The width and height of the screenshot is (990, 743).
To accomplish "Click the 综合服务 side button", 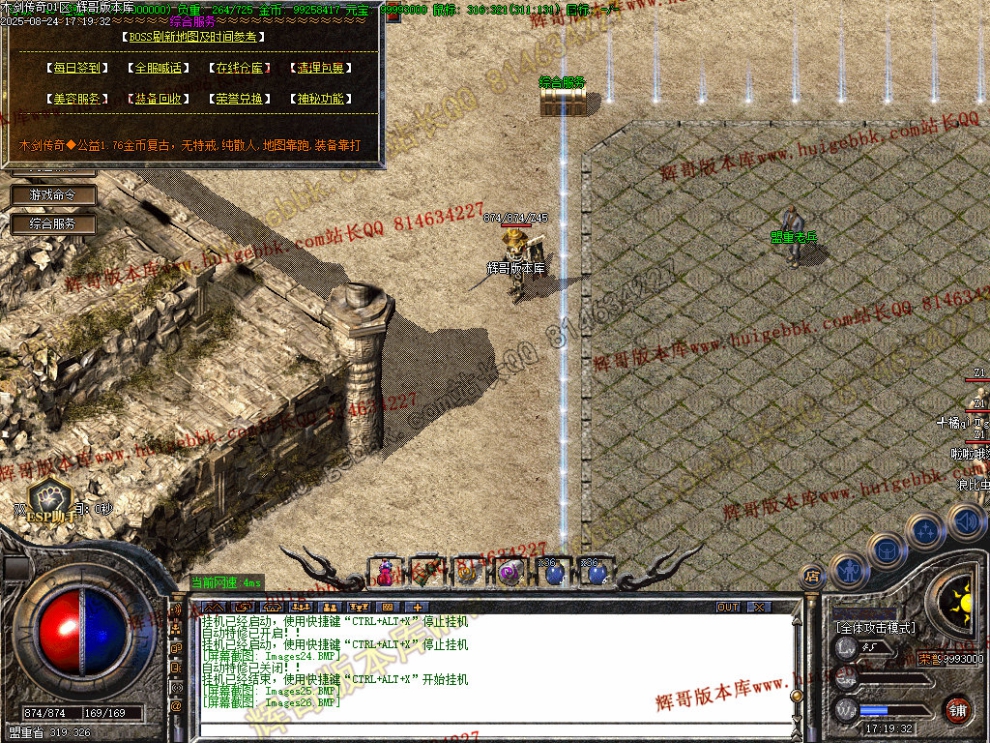I will (x=53, y=224).
